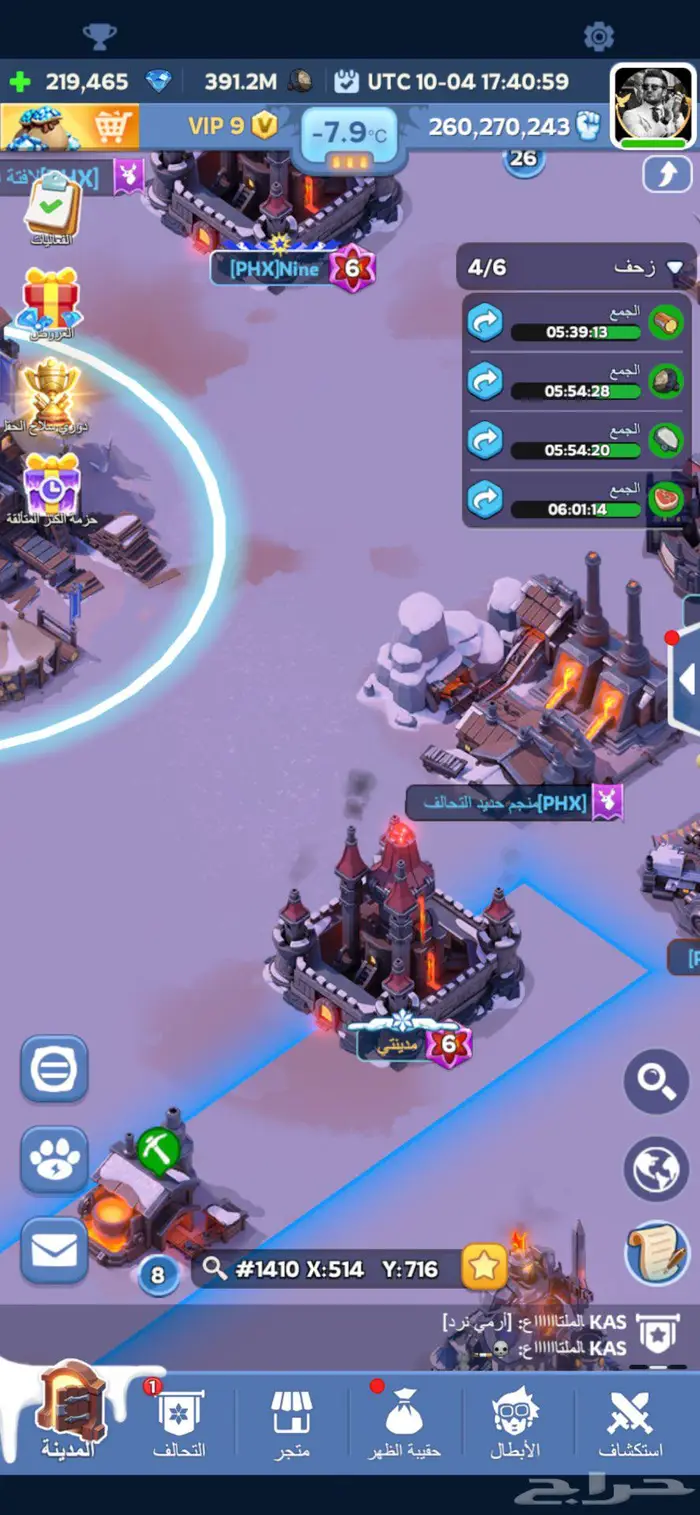Switch to the Heroes tab

pos(517,1422)
